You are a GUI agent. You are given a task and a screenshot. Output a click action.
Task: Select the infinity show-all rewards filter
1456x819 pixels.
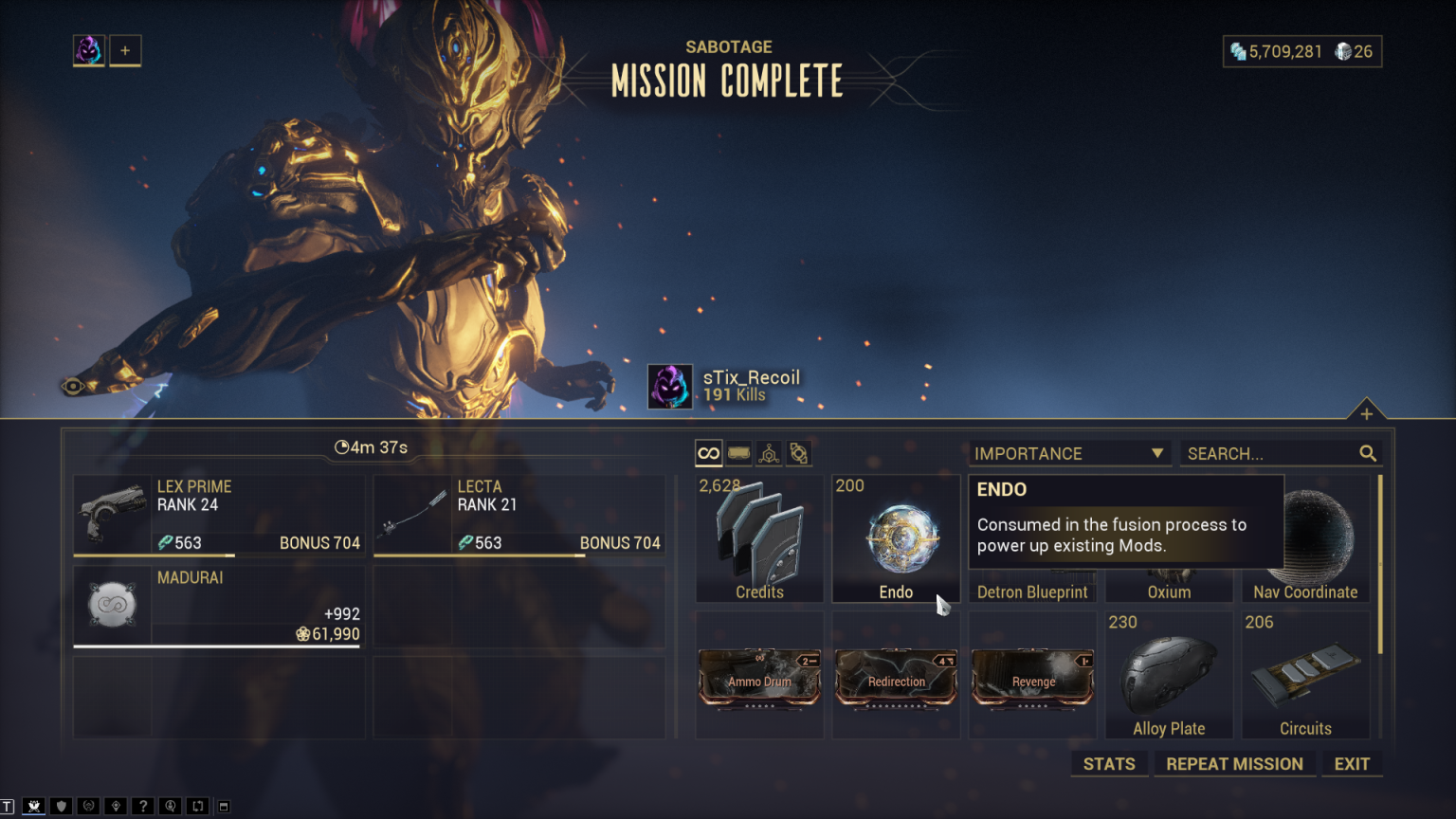(x=708, y=453)
